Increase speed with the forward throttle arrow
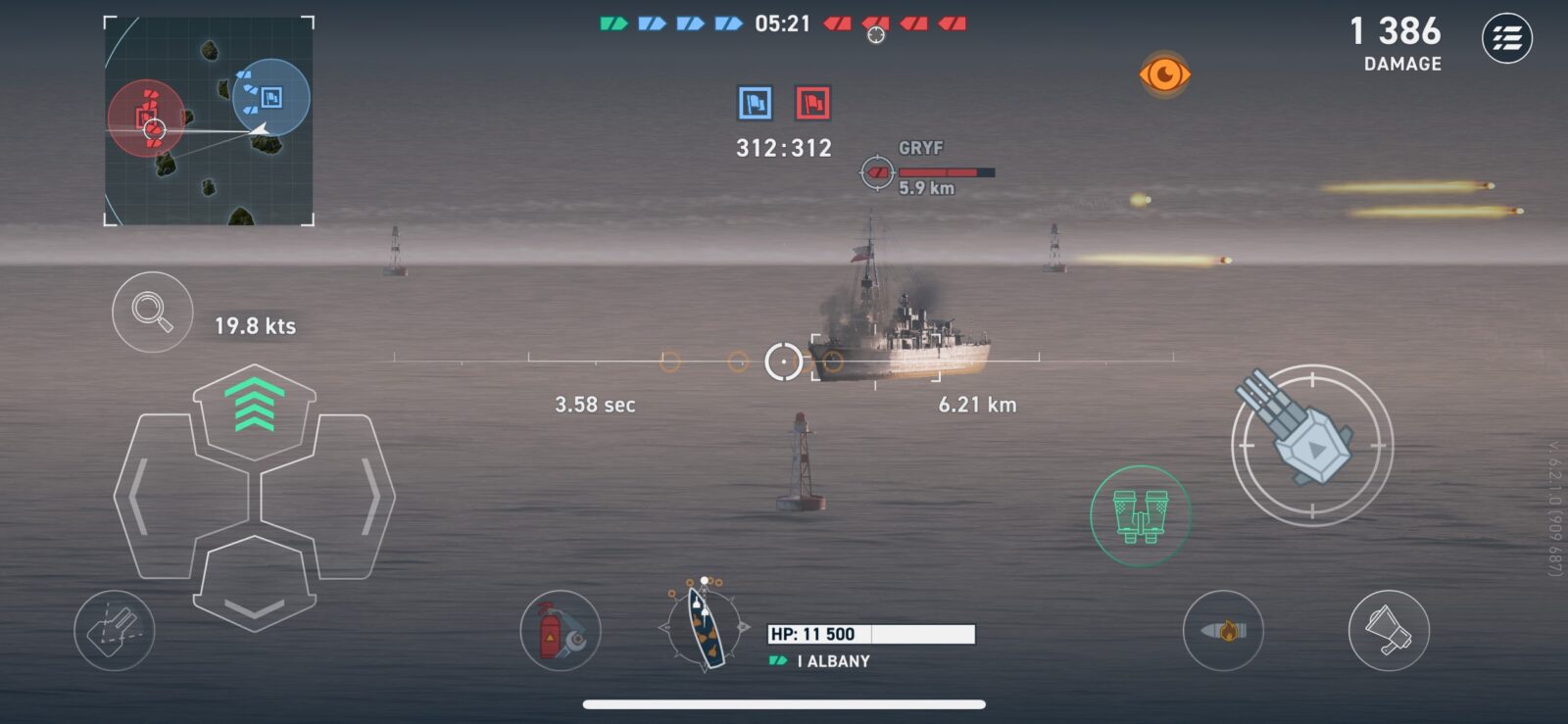The height and width of the screenshot is (724, 1568). pyautogui.click(x=255, y=407)
